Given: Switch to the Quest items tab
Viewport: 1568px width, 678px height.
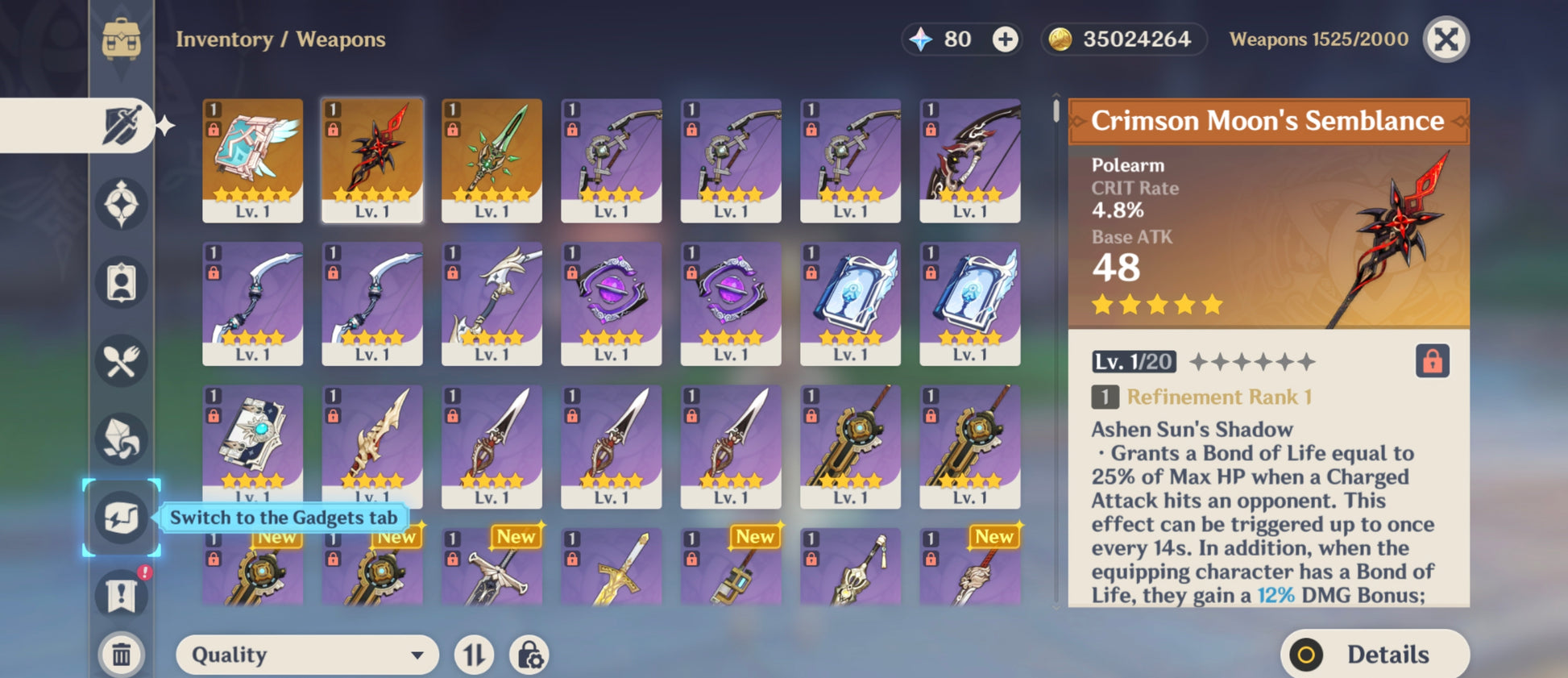Looking at the screenshot, I should point(121,595).
